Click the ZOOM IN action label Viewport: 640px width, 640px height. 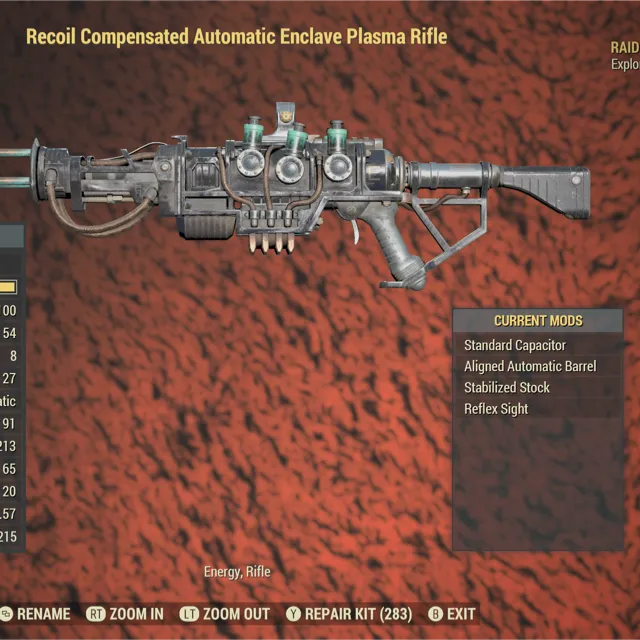(138, 614)
